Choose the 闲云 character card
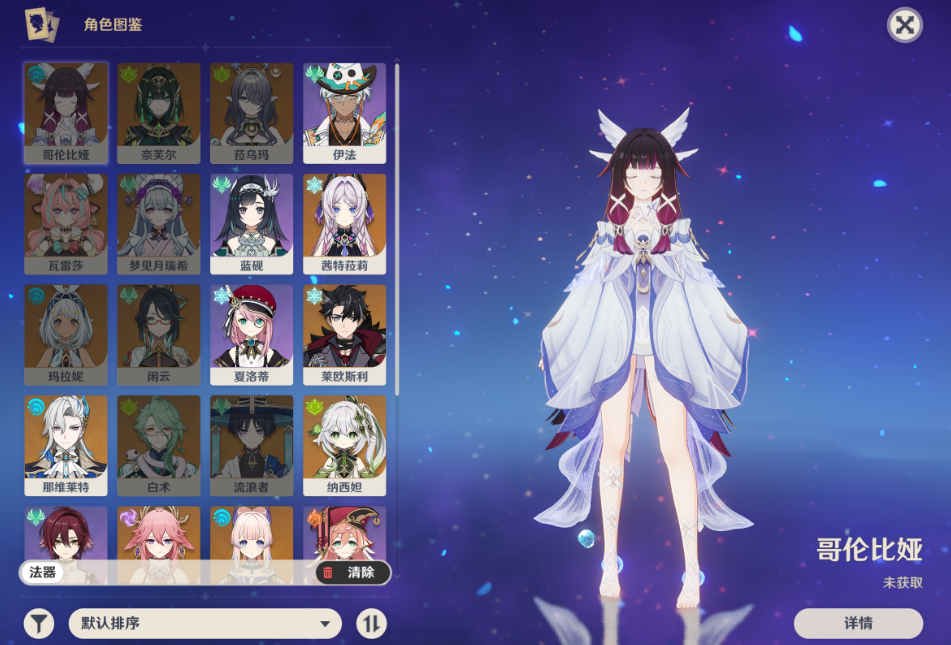951x645 pixels. (x=159, y=335)
